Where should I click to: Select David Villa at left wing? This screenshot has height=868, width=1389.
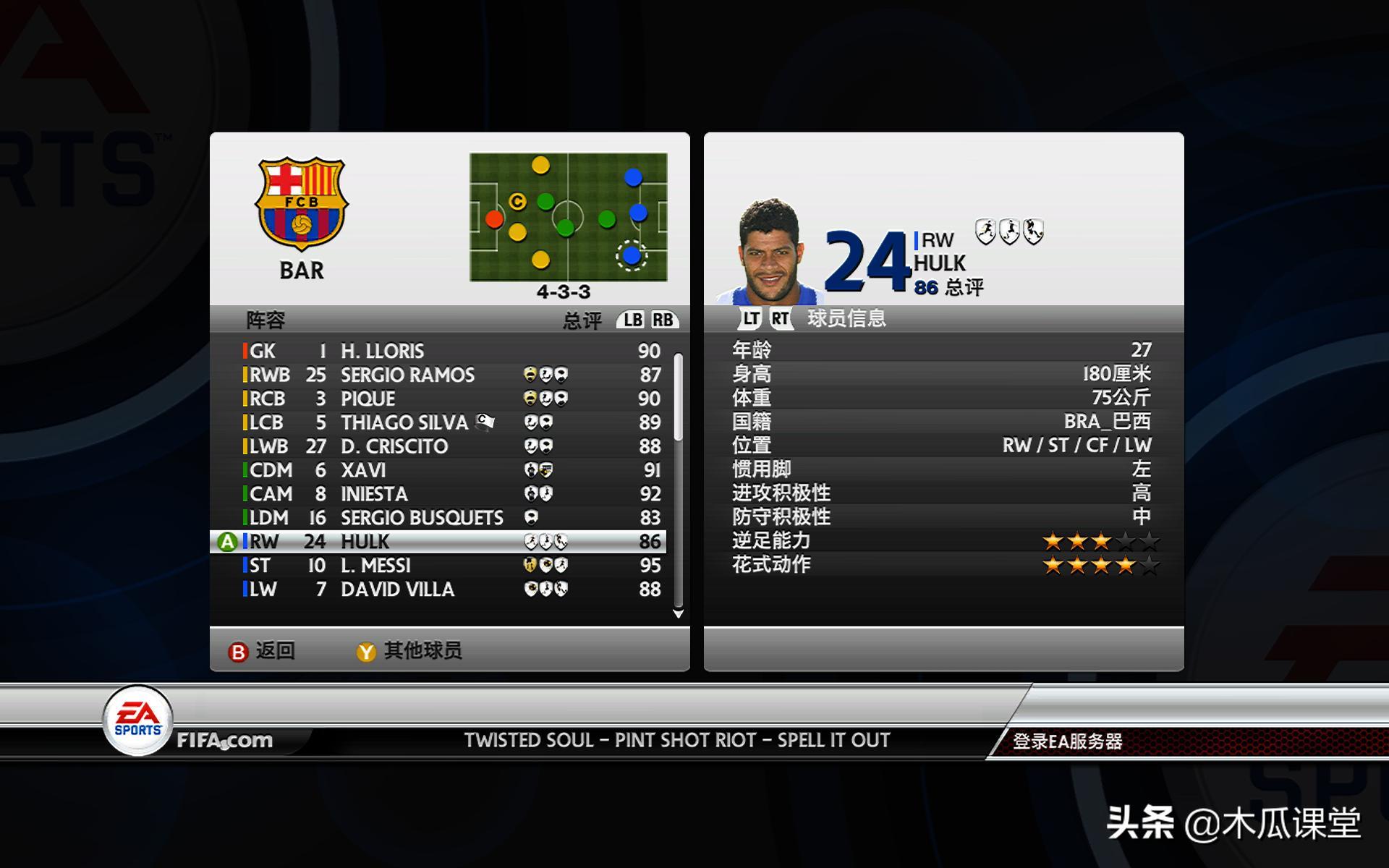[449, 590]
